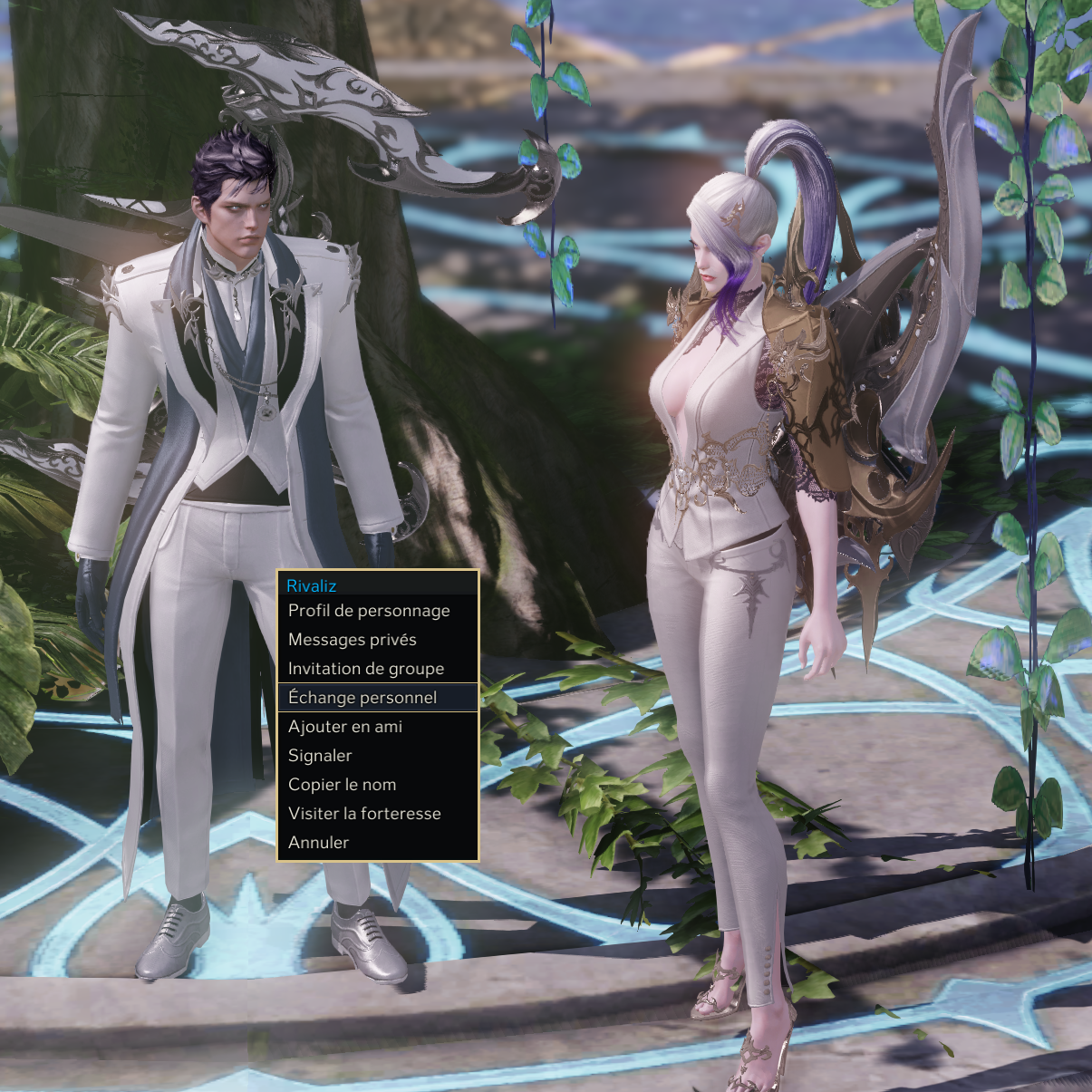The width and height of the screenshot is (1092, 1092).
Task: Select Copier le nom
Action: coord(342,785)
